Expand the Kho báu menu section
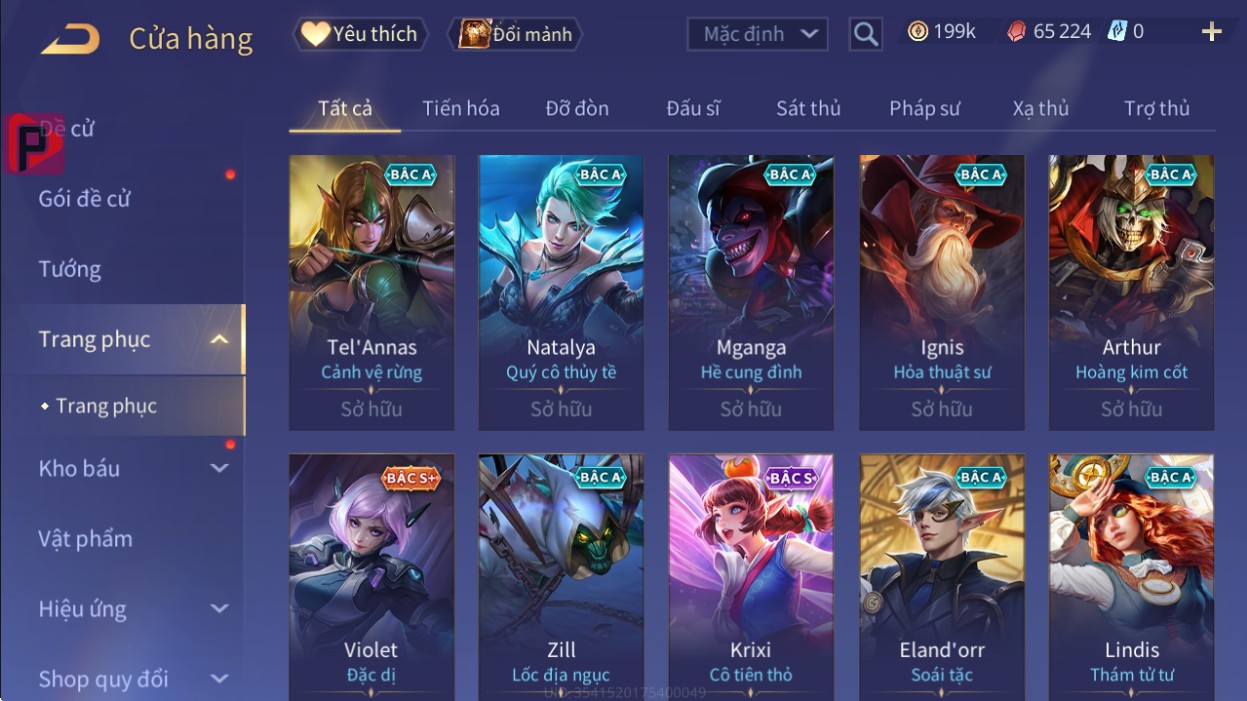This screenshot has height=701, width=1247. 130,468
